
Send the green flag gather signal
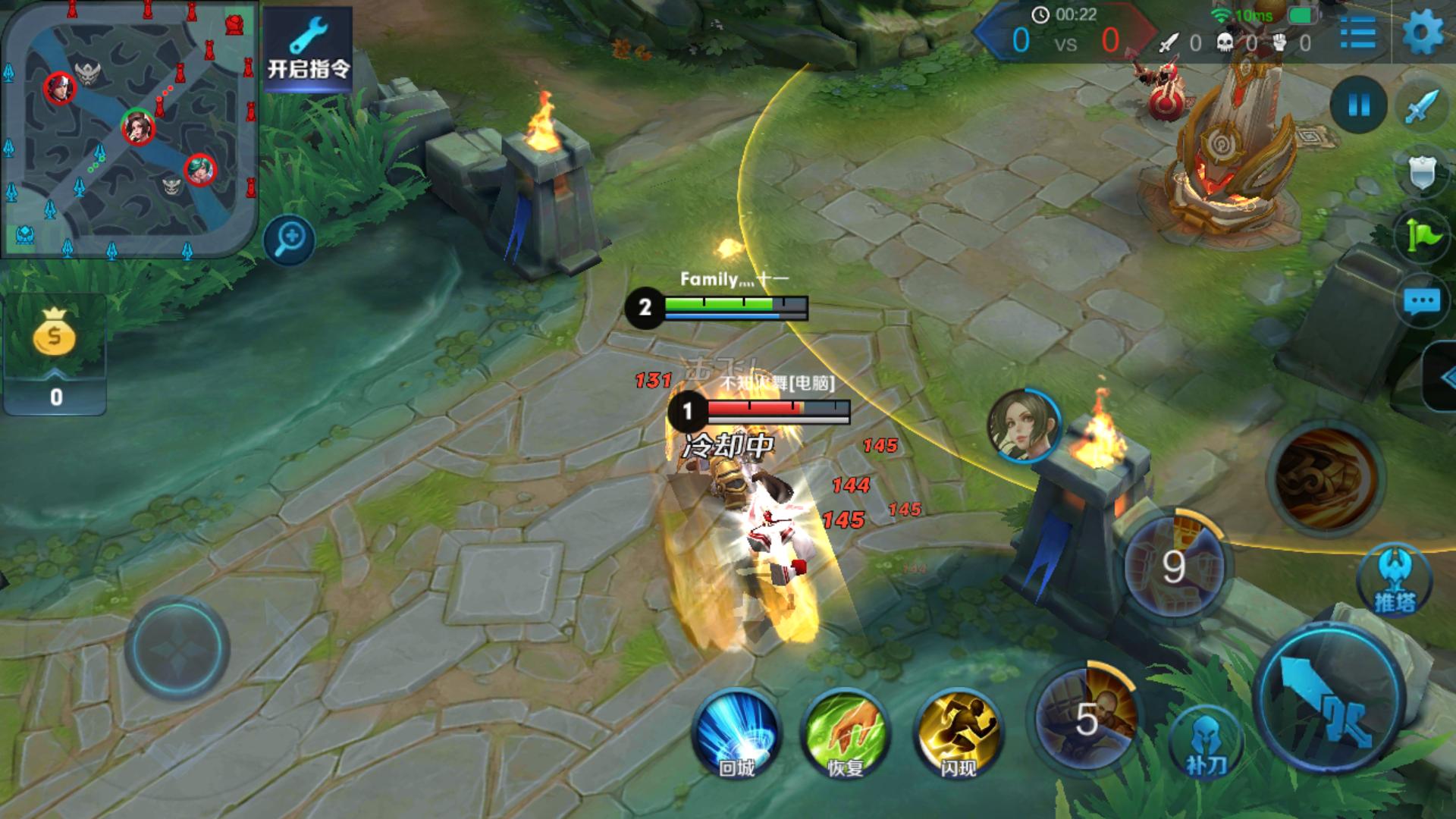point(1421,237)
